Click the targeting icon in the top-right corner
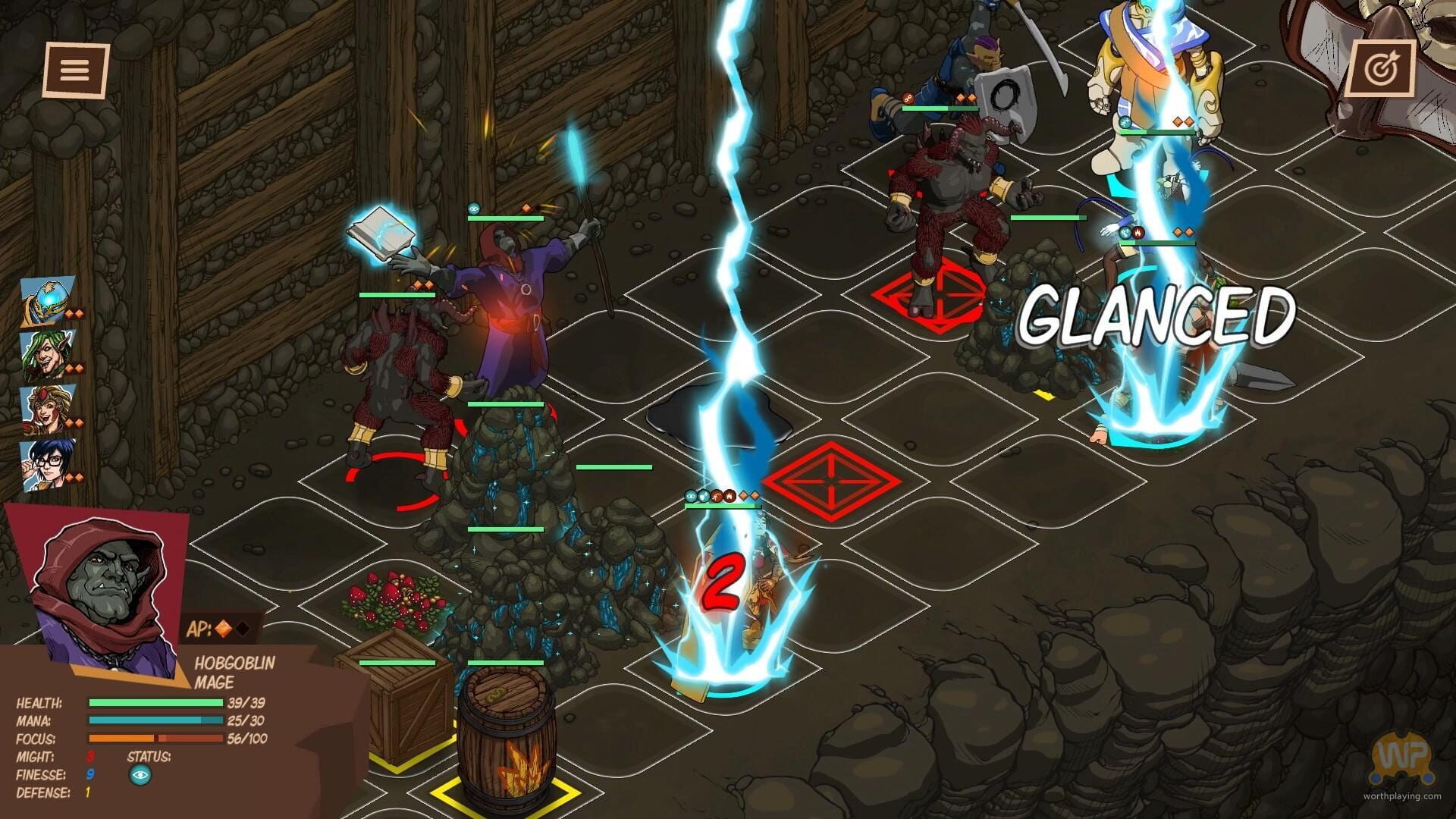 [x=1385, y=68]
